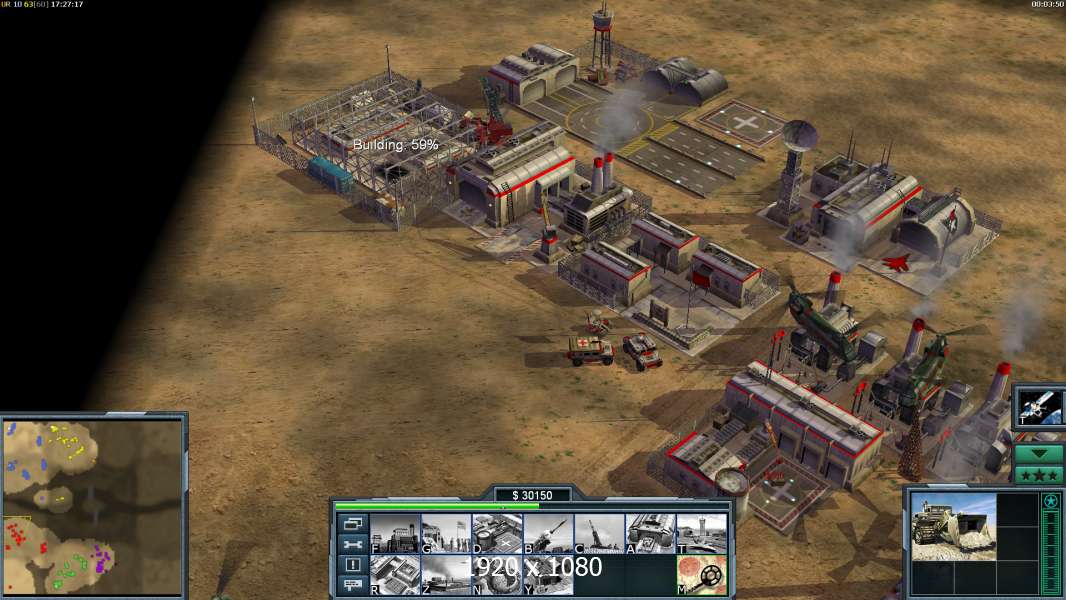The image size is (1066, 600).
Task: Activate the mine detector command marked M
Action: coord(701,575)
